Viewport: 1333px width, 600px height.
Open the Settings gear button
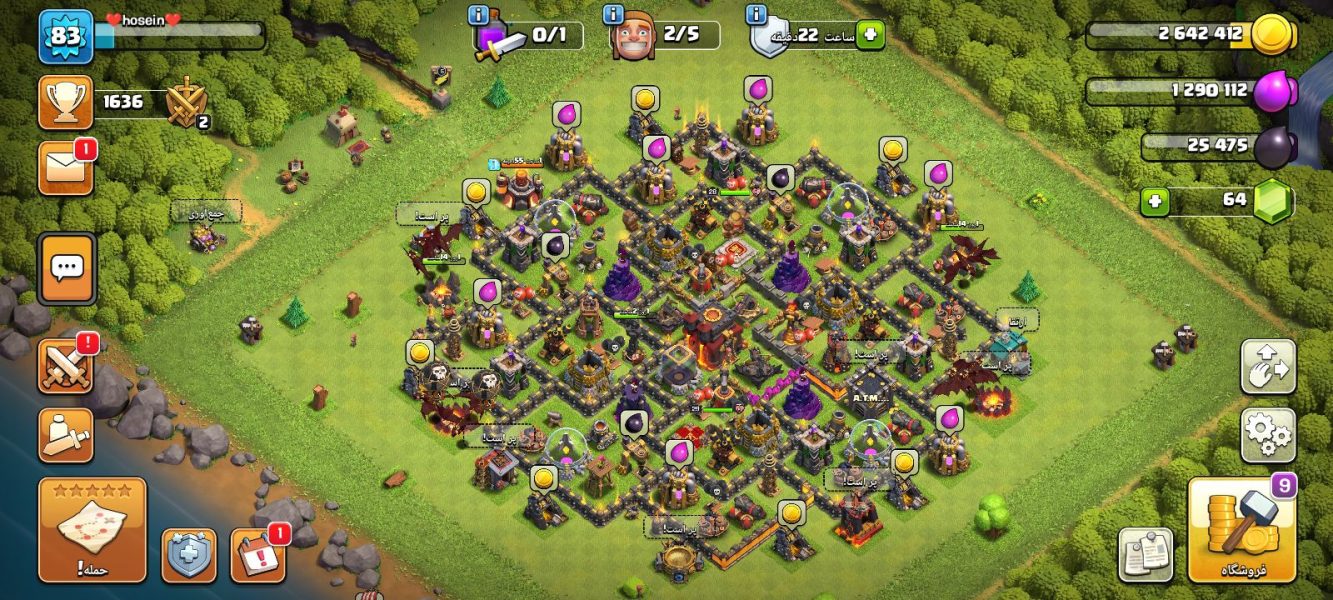point(1268,435)
